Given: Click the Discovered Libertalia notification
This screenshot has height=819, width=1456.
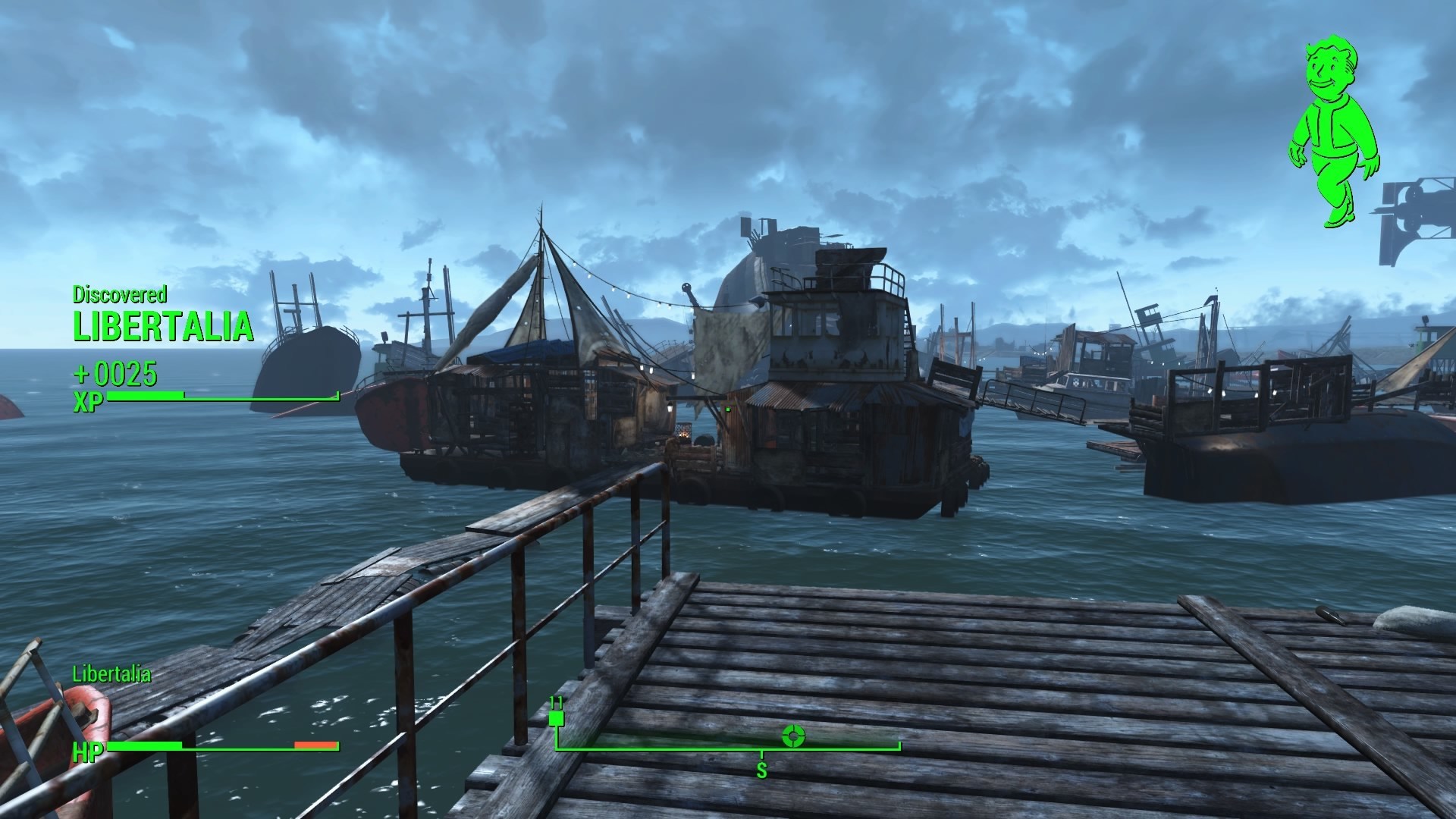Looking at the screenshot, I should [x=162, y=317].
